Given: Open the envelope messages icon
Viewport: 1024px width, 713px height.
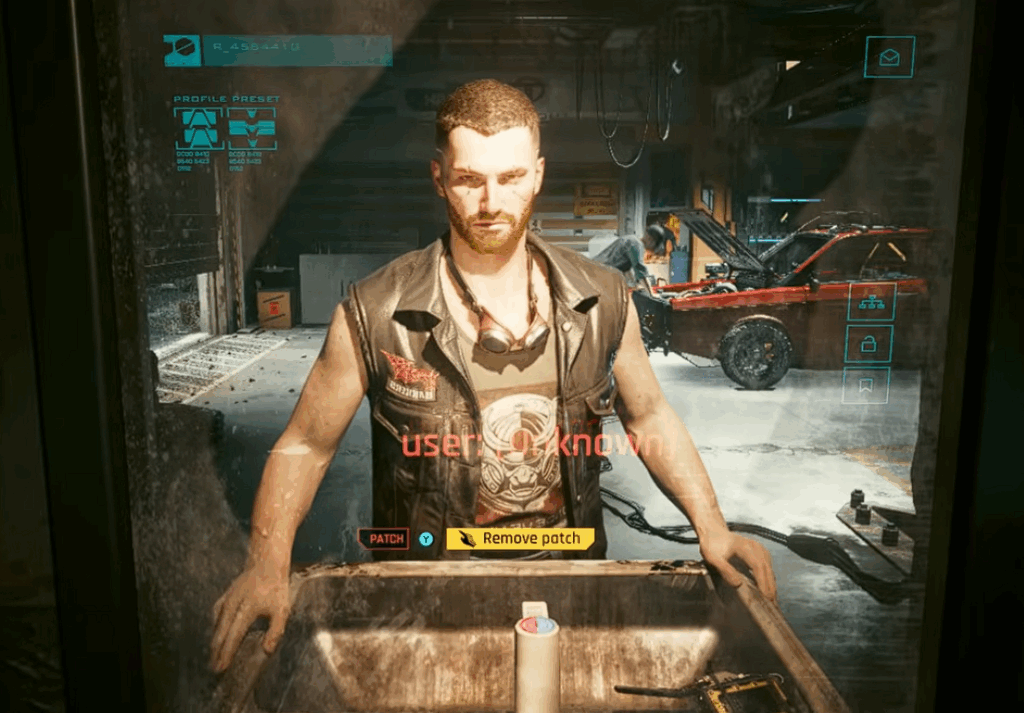Looking at the screenshot, I should click(889, 57).
